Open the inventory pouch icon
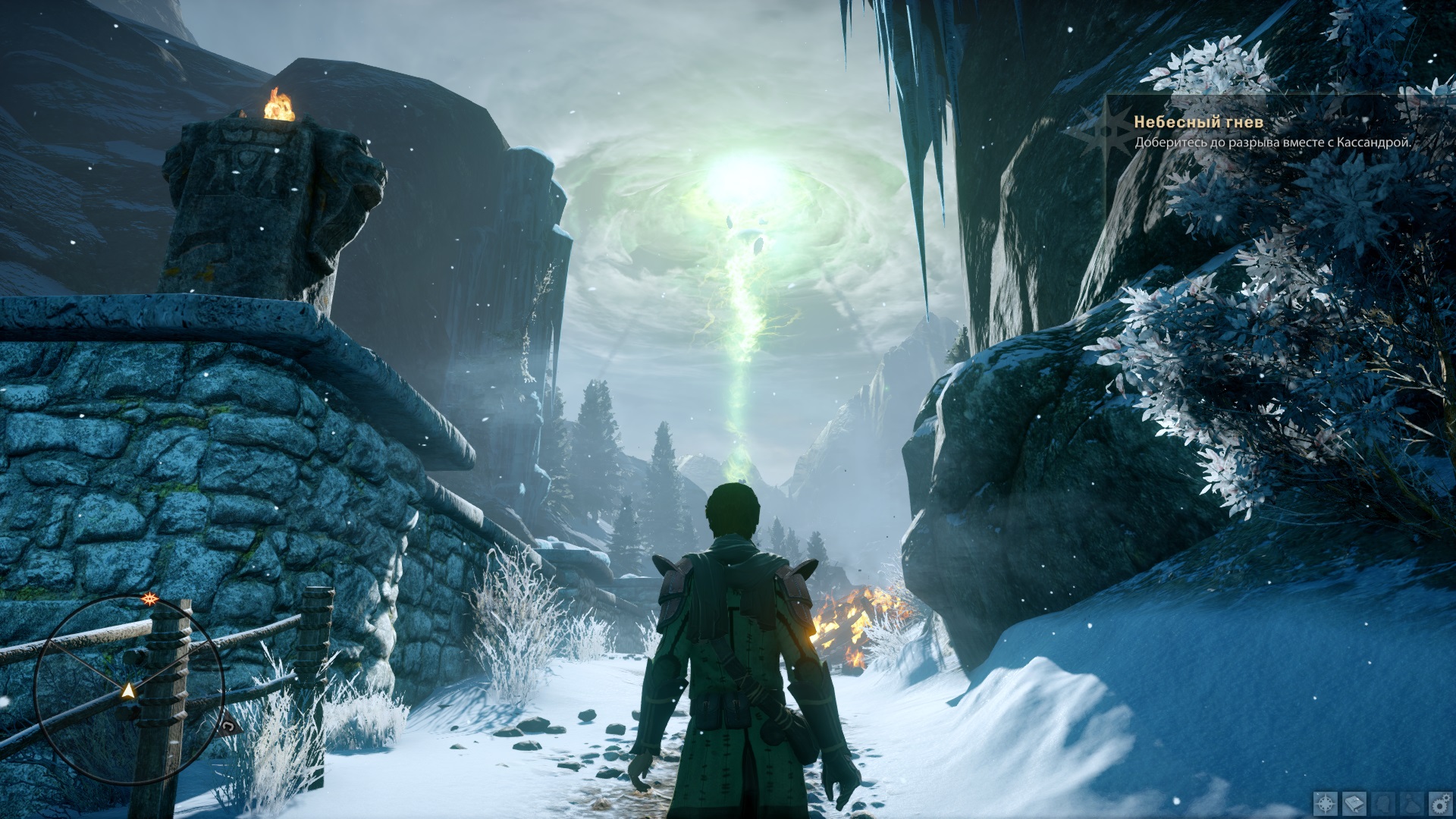 1411,803
